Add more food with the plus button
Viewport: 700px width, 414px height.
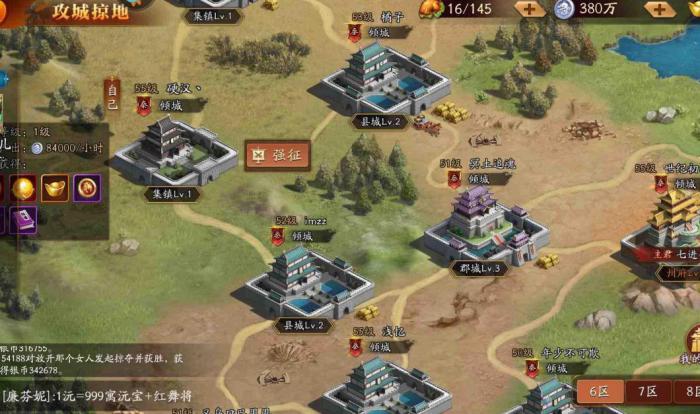(x=529, y=9)
